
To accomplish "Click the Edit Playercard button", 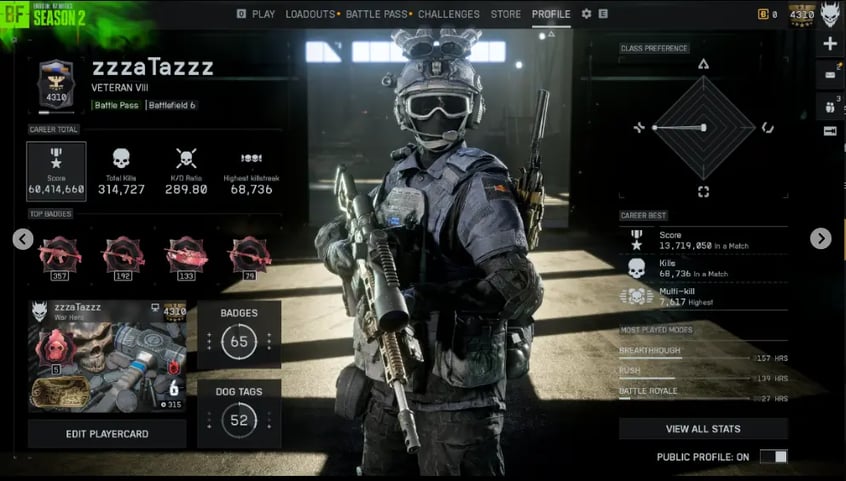I will (x=106, y=433).
